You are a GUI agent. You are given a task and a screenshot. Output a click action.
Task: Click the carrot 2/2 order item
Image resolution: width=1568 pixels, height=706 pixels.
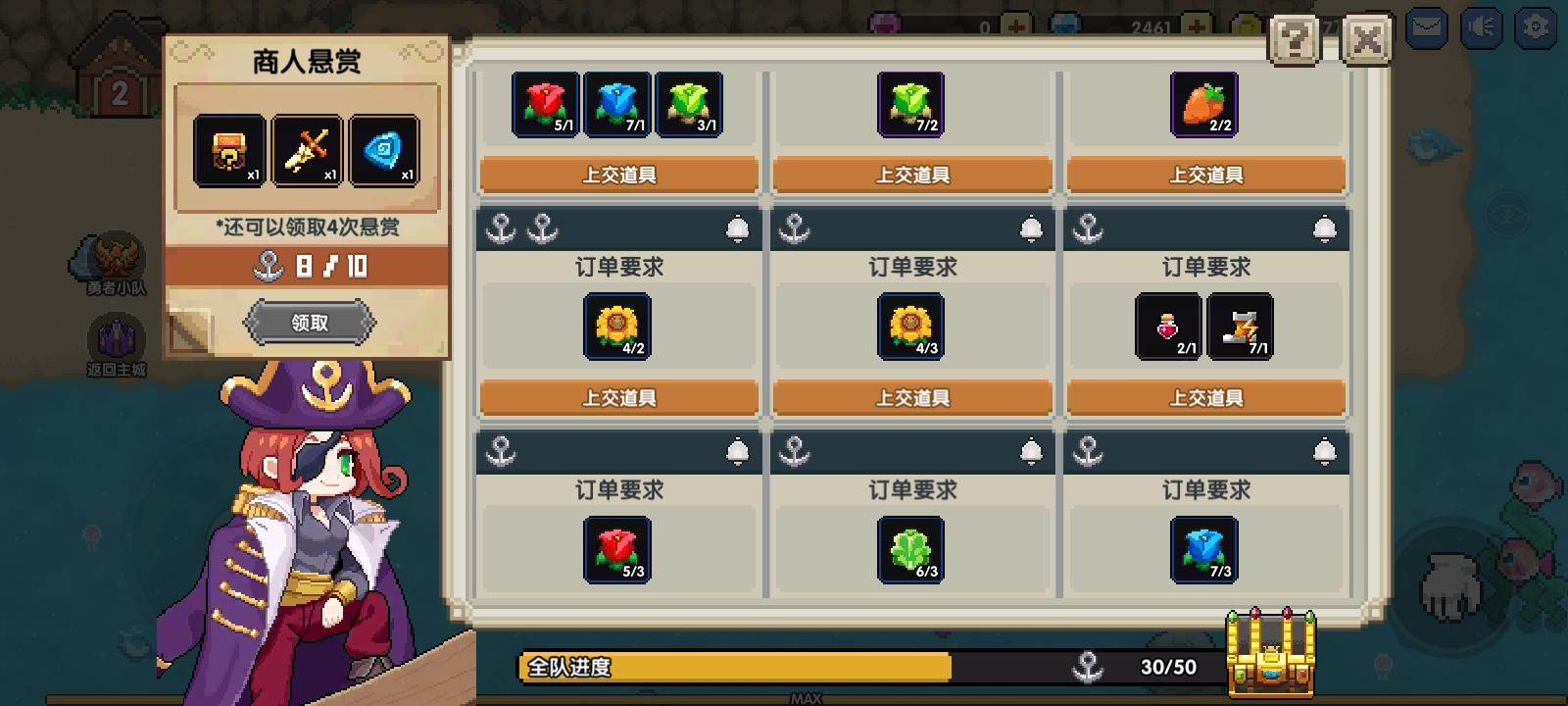click(x=1204, y=104)
